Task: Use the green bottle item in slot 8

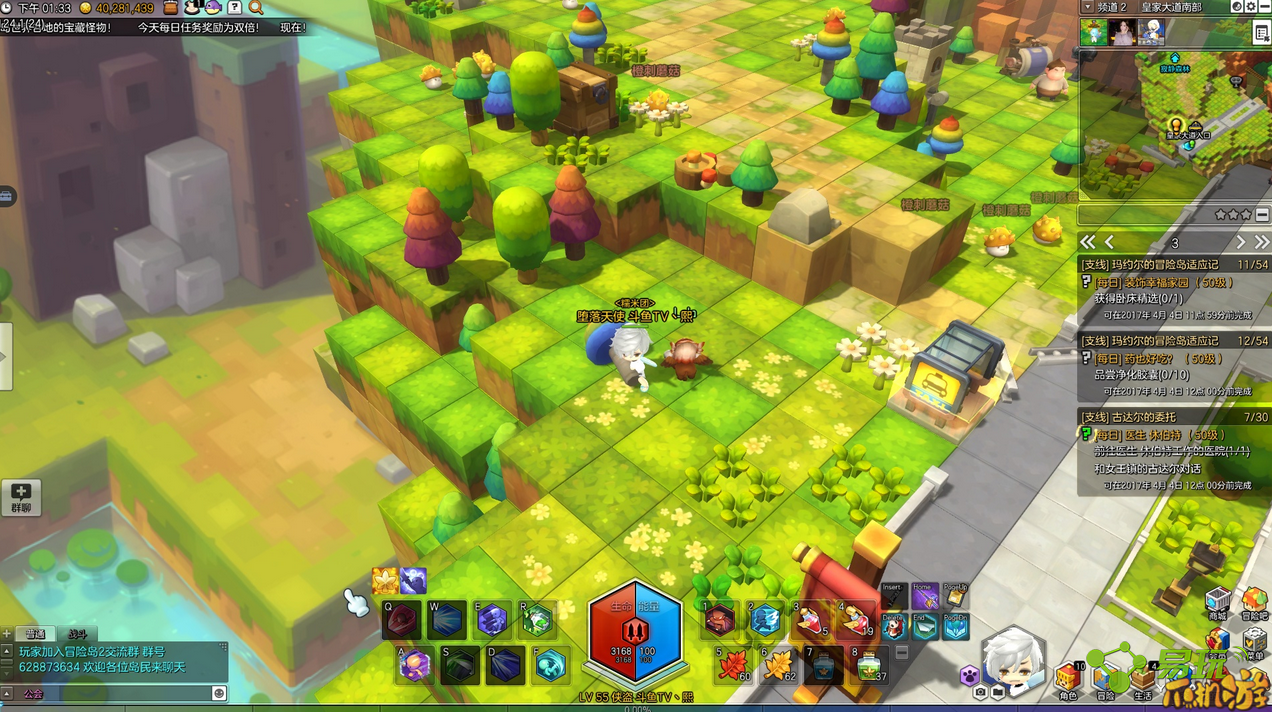Action: point(869,665)
